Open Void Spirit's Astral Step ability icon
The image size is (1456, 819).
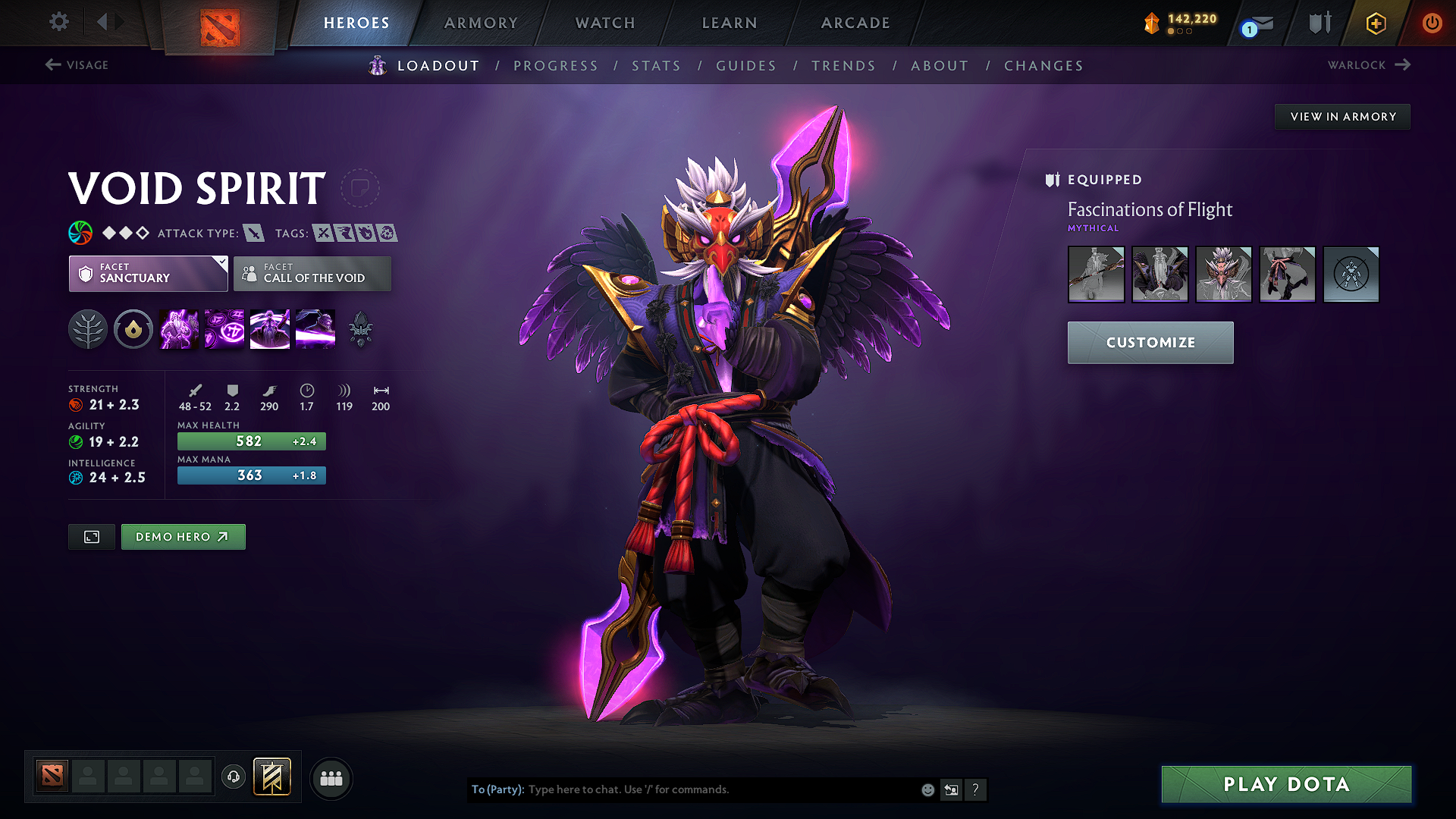(x=315, y=329)
